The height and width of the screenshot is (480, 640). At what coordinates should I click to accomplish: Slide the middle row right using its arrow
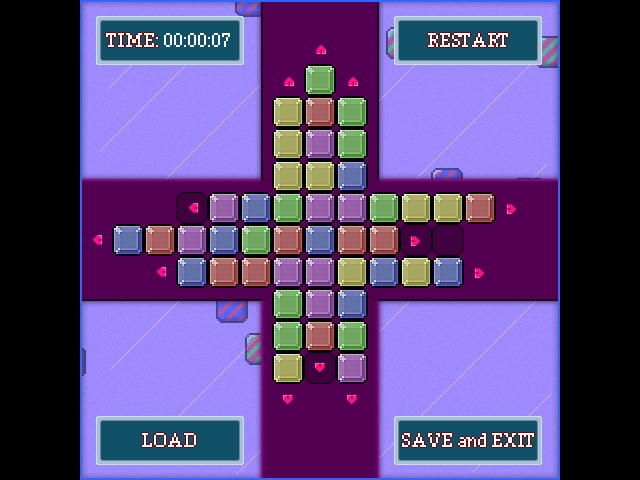click(x=415, y=240)
